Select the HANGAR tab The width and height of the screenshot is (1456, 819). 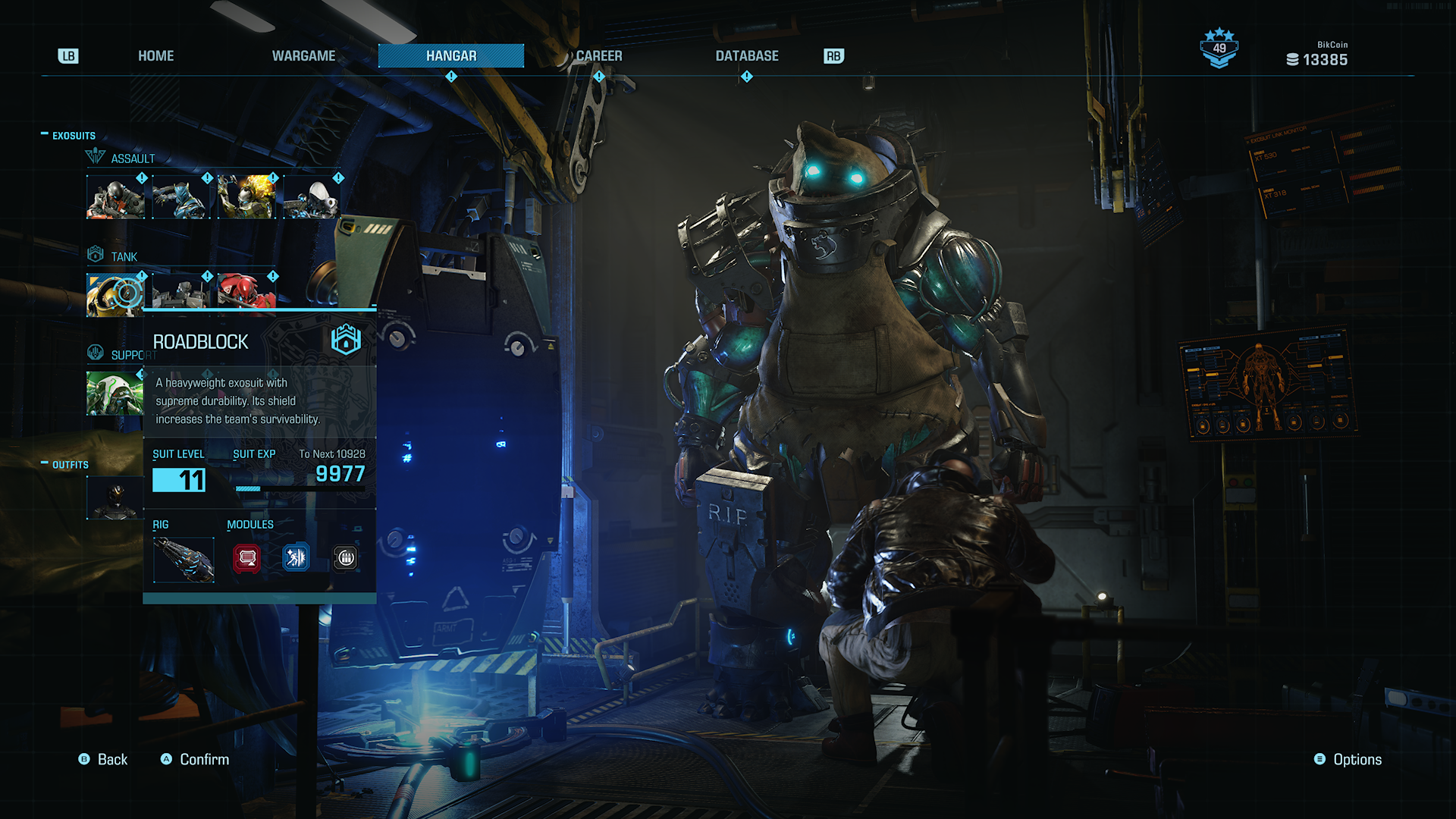(451, 56)
